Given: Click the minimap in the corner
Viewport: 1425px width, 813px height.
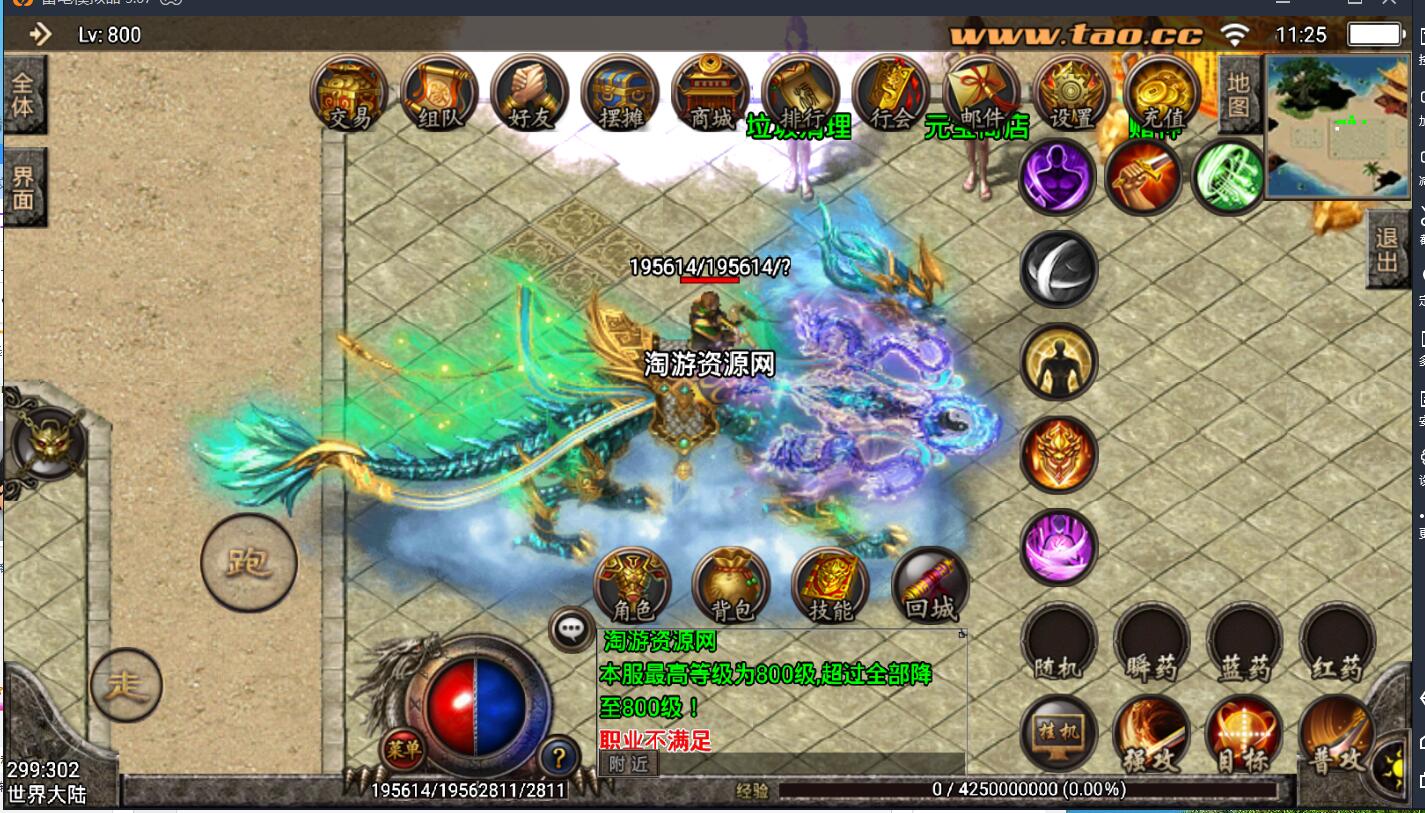Looking at the screenshot, I should [x=1337, y=127].
